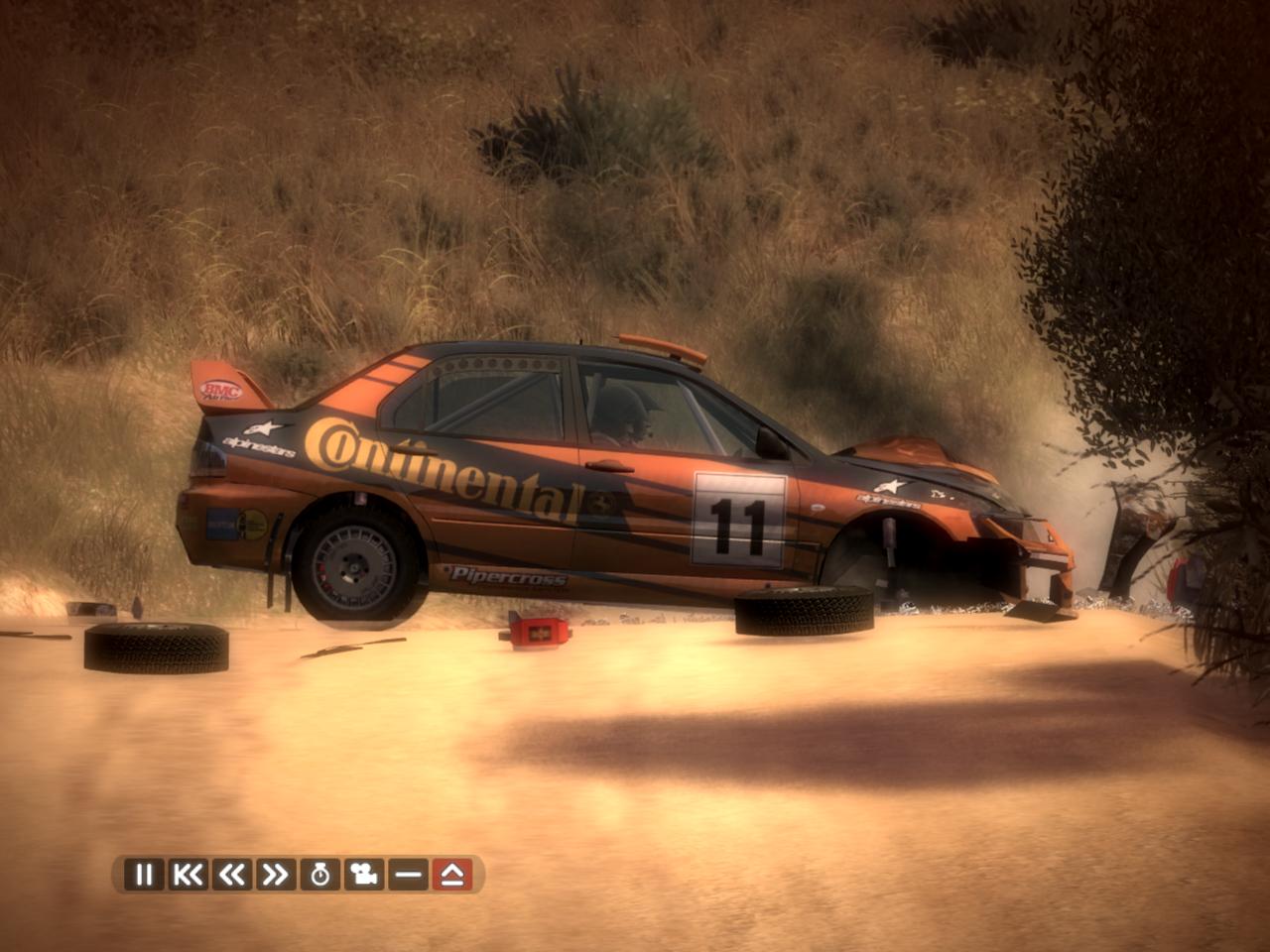1270x952 pixels.
Task: Rewind the replay with the double-left arrows
Action: pos(231,875)
